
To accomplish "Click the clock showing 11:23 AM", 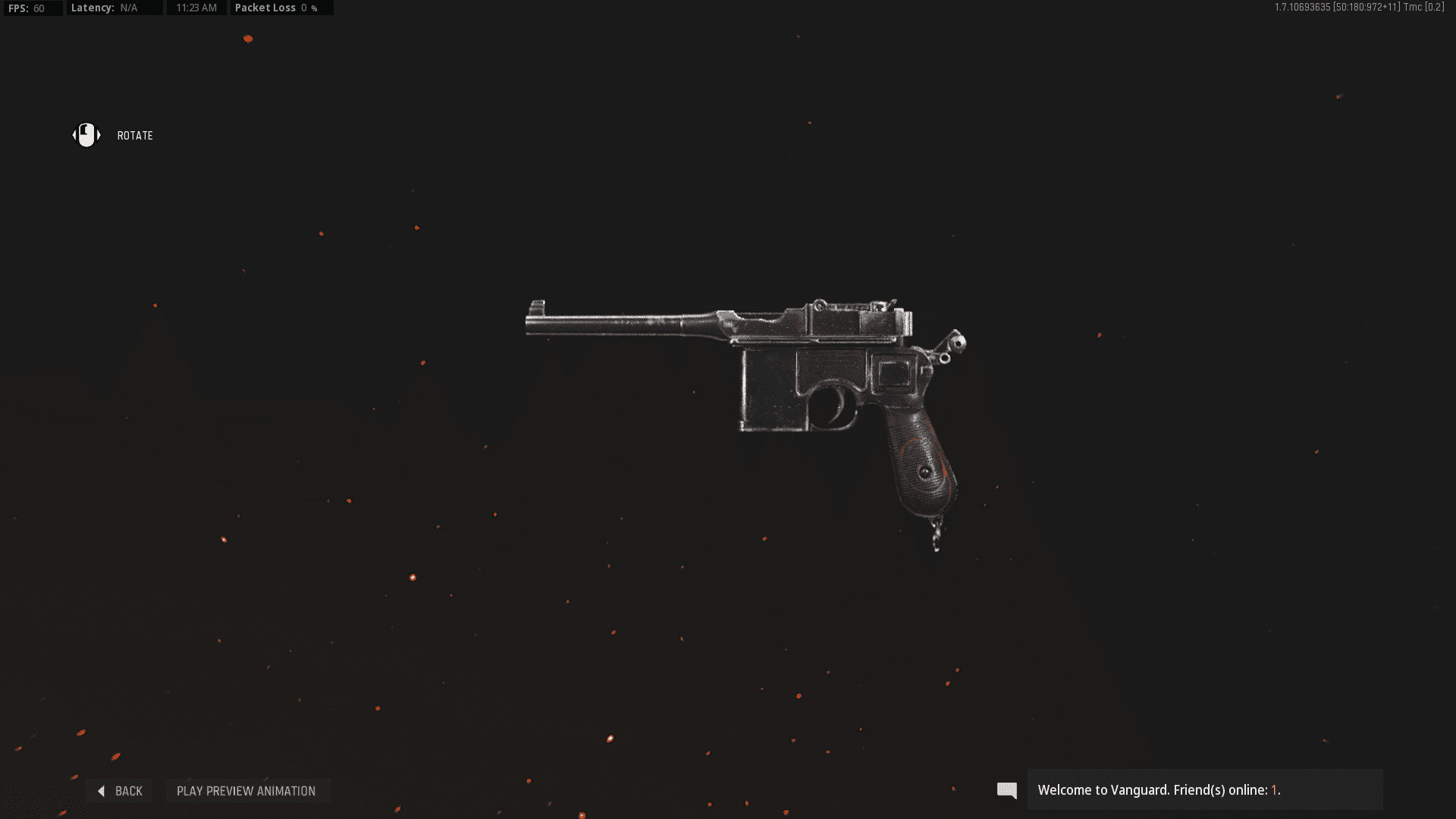I will (196, 8).
